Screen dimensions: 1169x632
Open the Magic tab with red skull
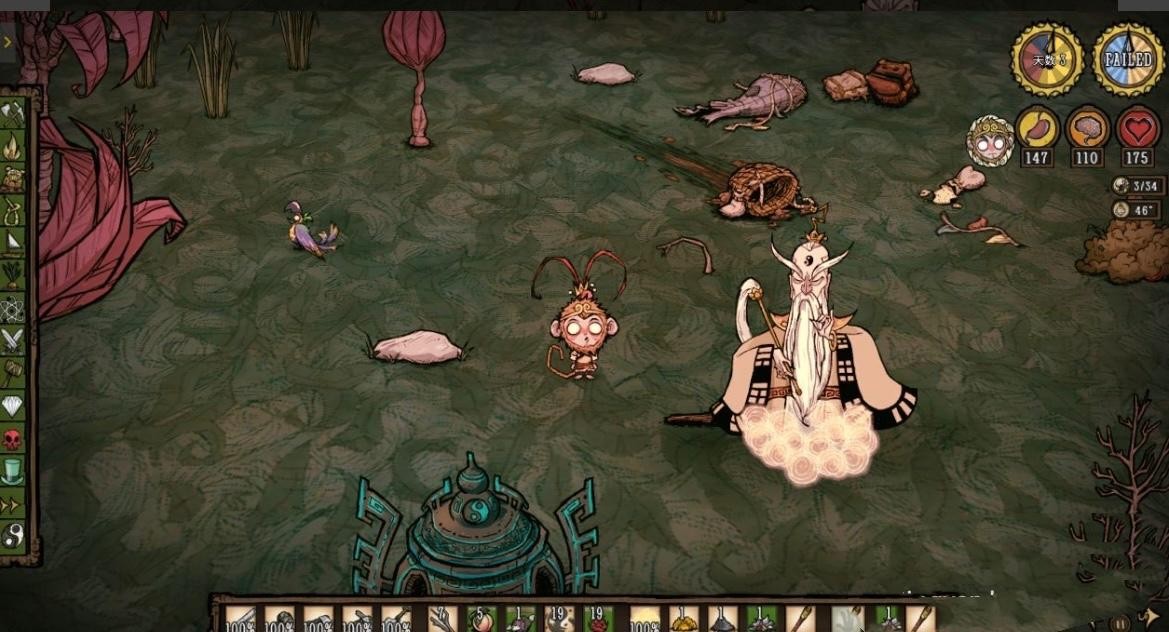14,438
